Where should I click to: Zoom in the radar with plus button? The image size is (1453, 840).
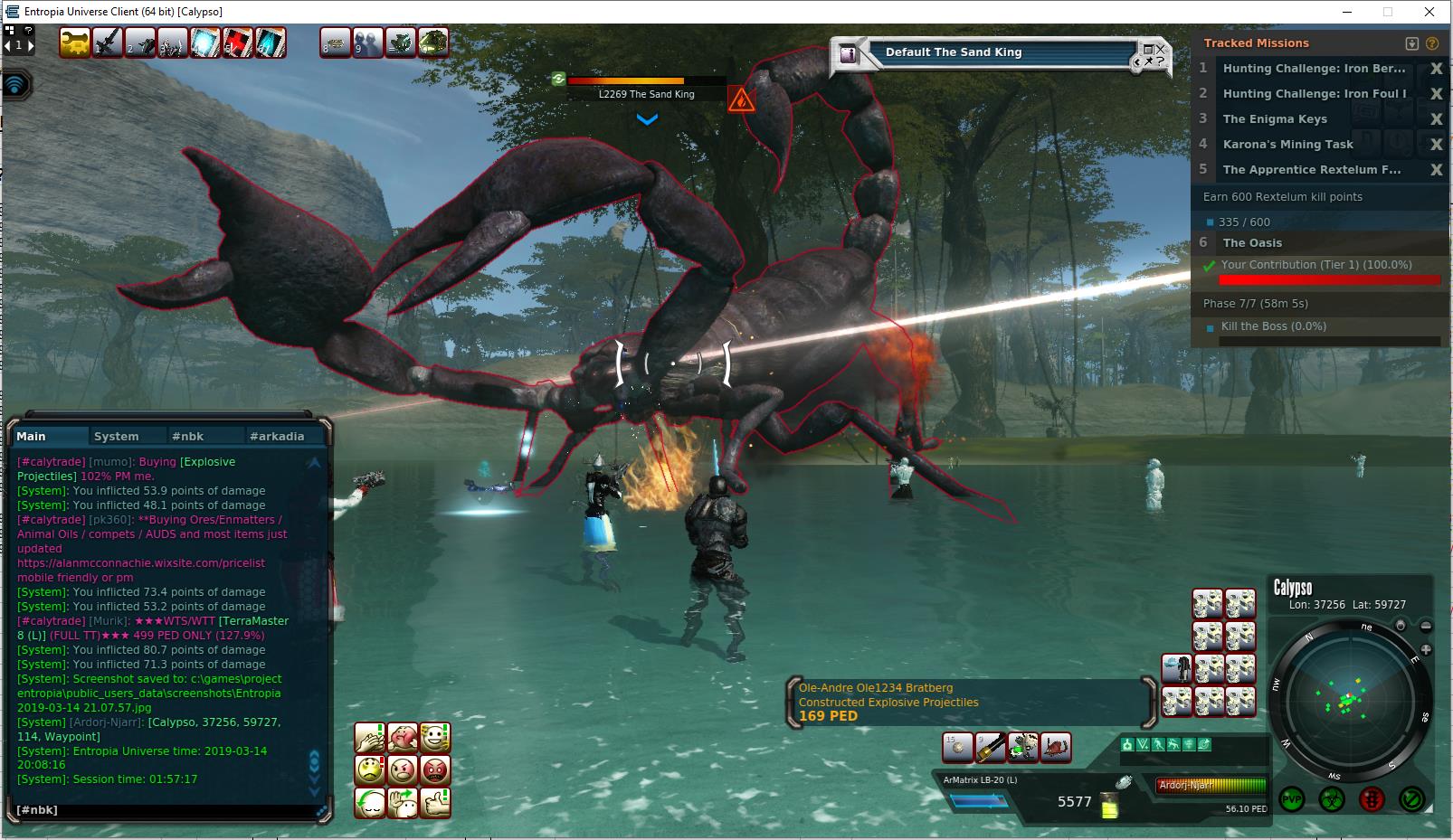(1426, 649)
